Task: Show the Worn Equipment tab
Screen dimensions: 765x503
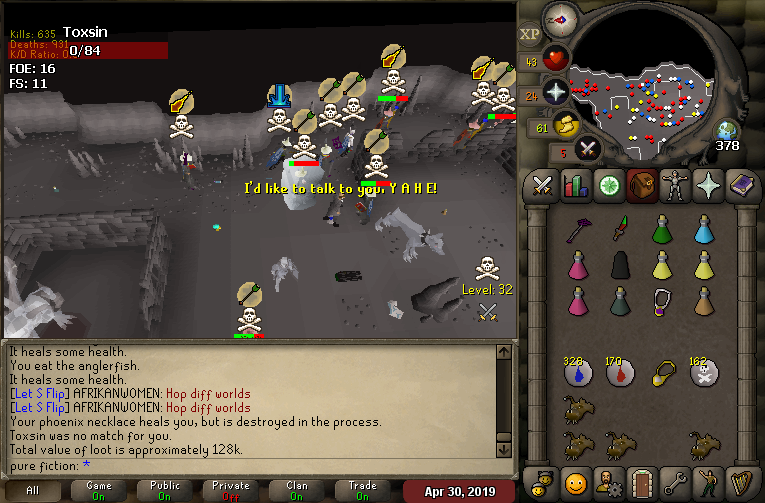Action: click(x=673, y=185)
